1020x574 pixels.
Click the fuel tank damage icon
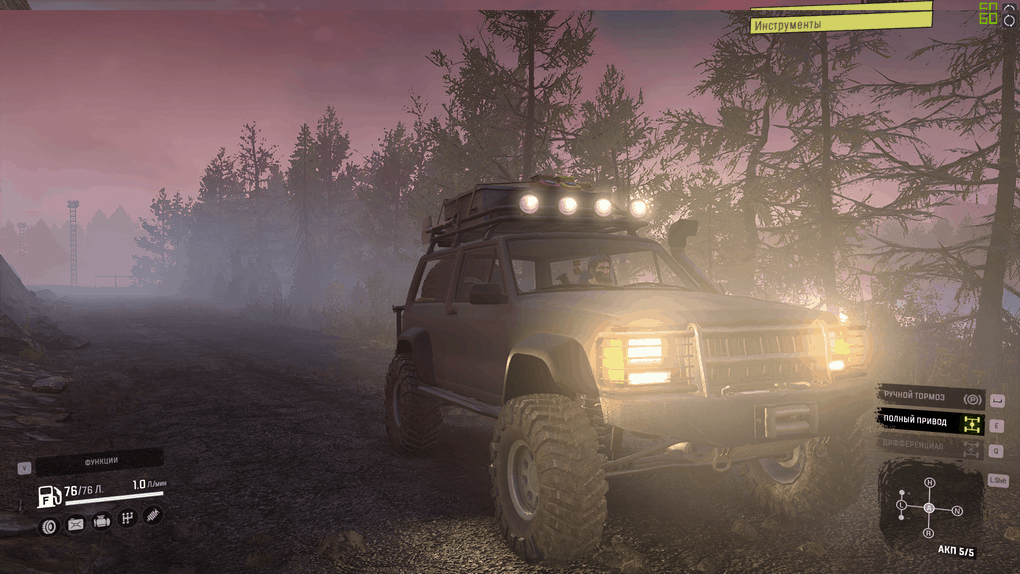(x=76, y=524)
